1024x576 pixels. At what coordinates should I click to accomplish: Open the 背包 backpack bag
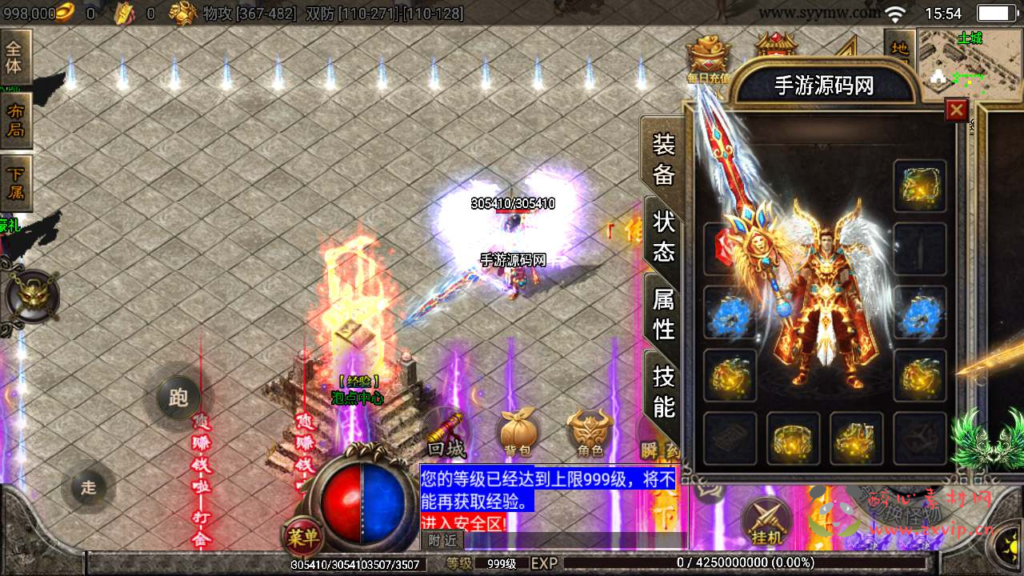coord(517,431)
